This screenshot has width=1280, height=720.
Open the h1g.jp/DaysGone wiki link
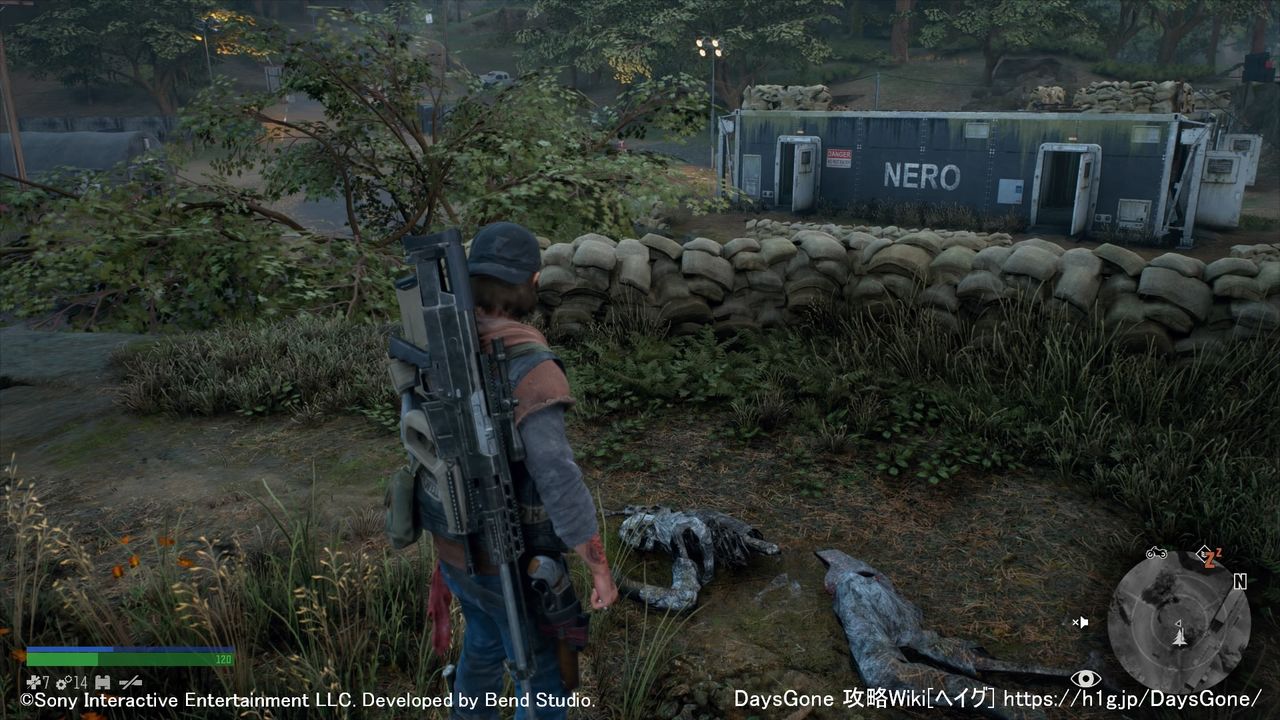[x=1132, y=699]
